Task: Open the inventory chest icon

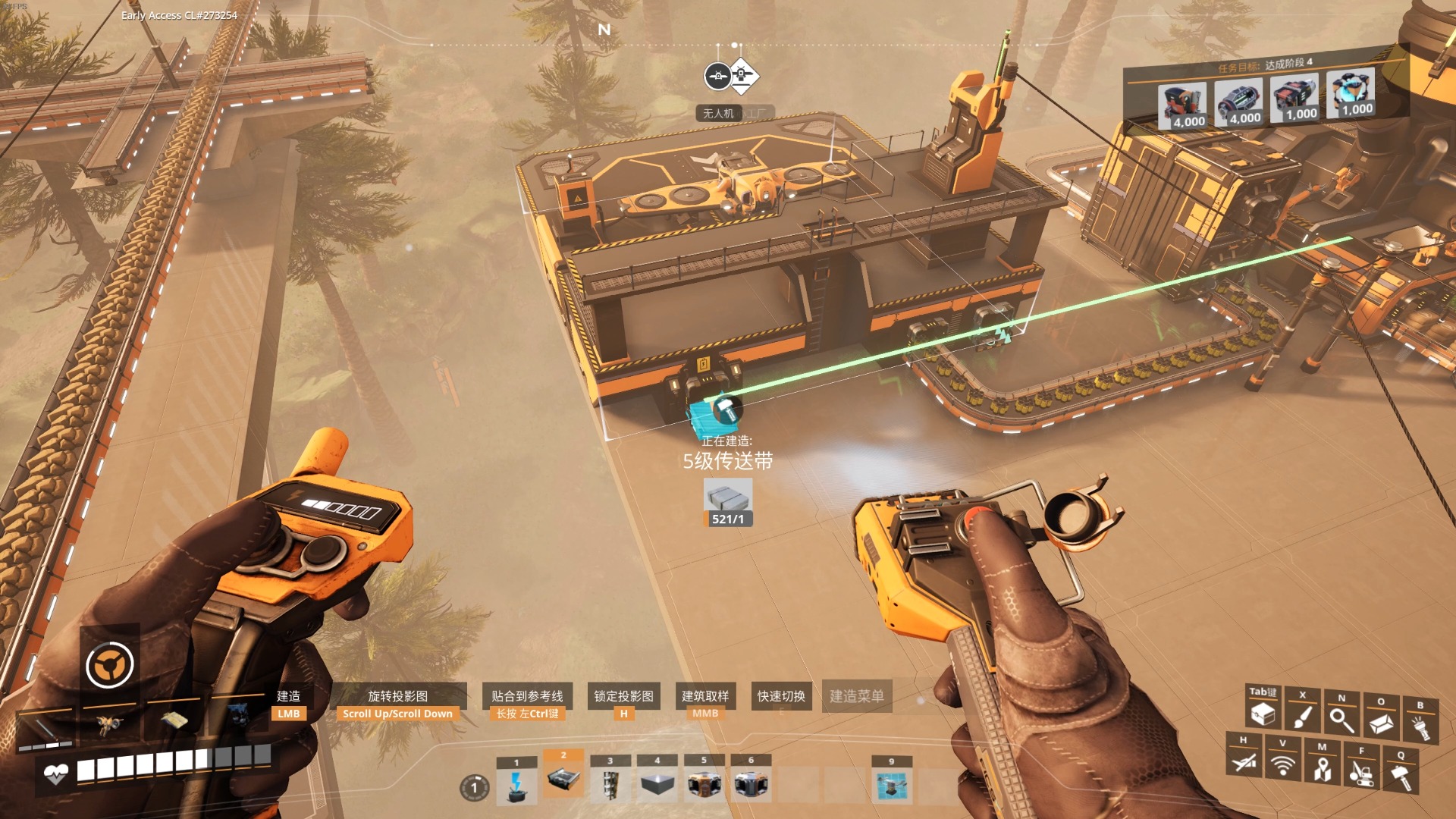Action: [x=1263, y=714]
